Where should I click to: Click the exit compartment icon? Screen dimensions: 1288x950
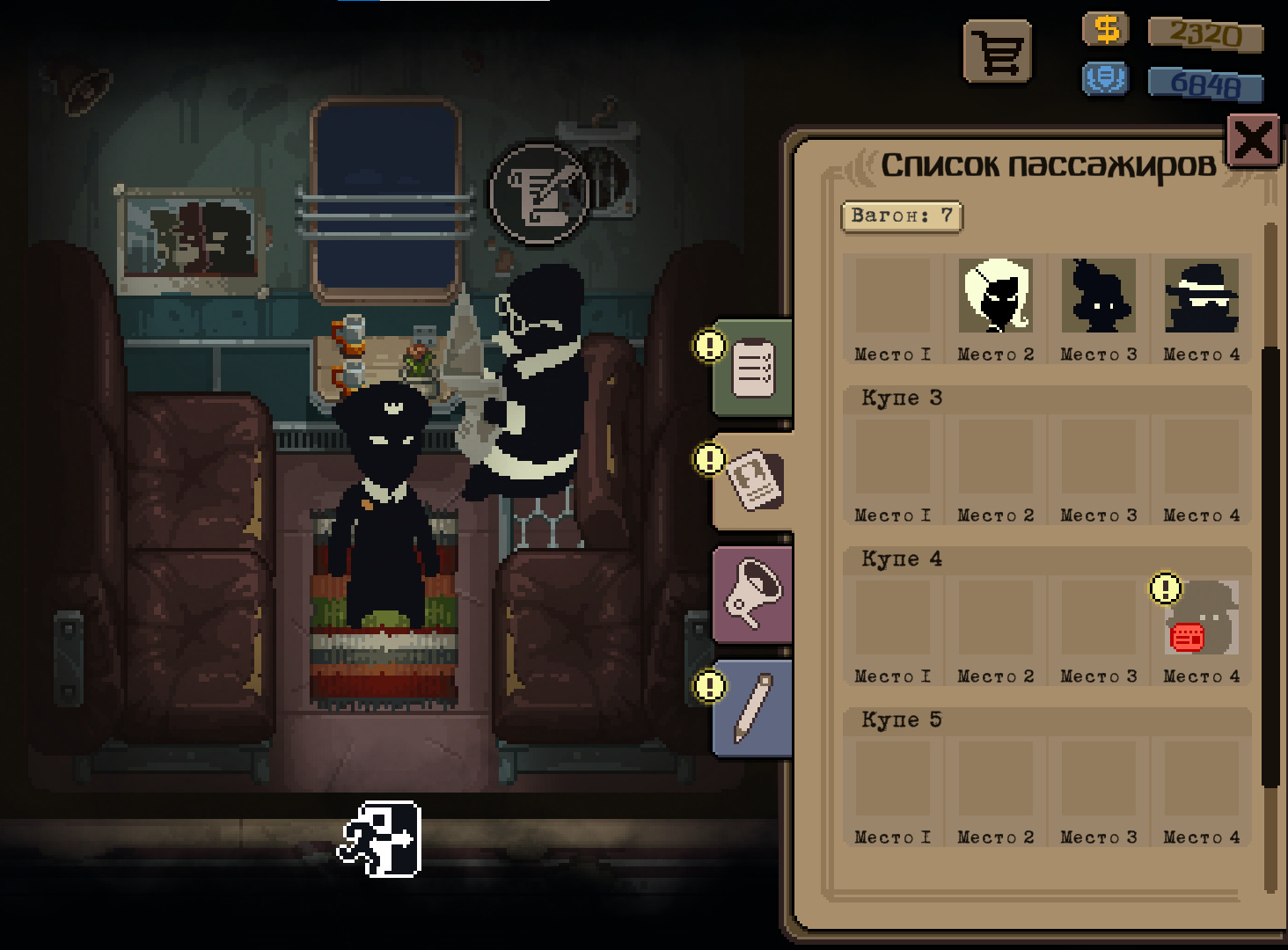tap(380, 839)
